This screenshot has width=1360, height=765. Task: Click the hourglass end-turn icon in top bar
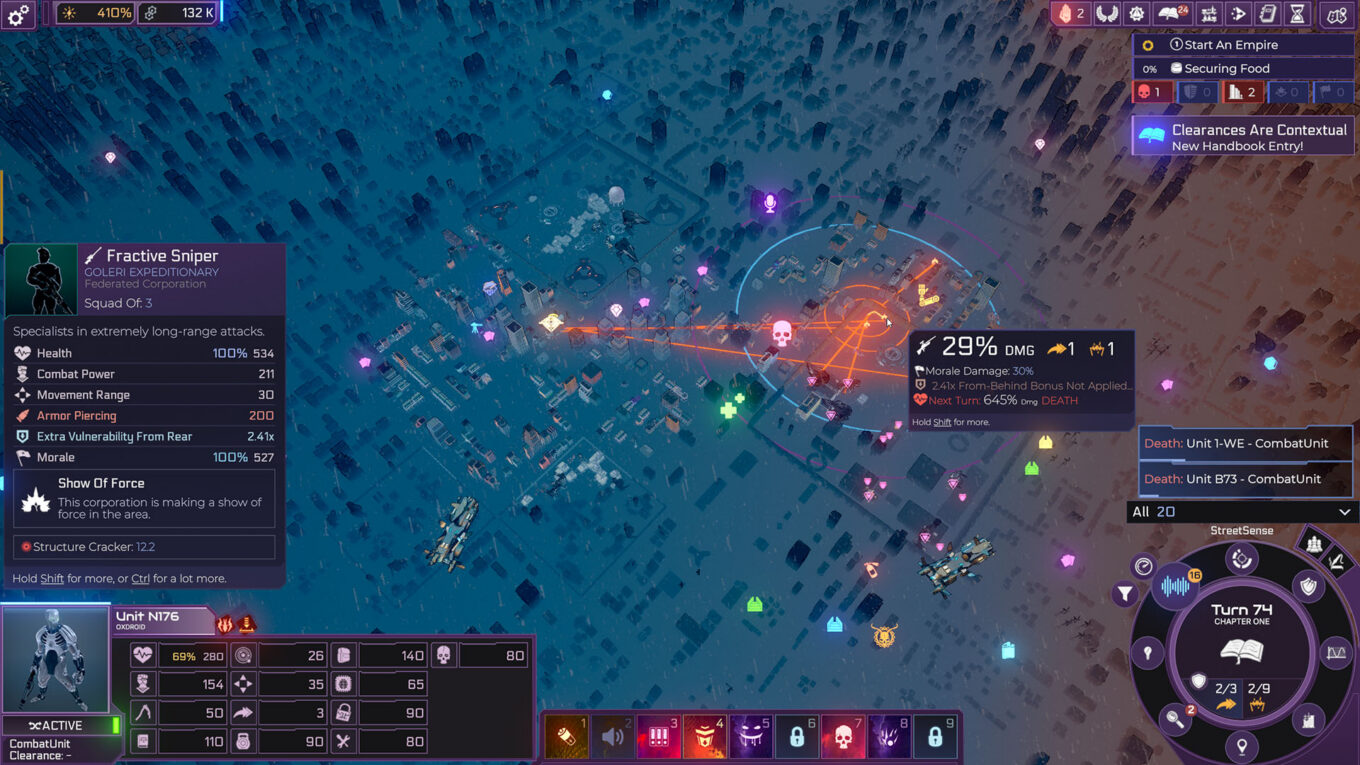[1297, 15]
